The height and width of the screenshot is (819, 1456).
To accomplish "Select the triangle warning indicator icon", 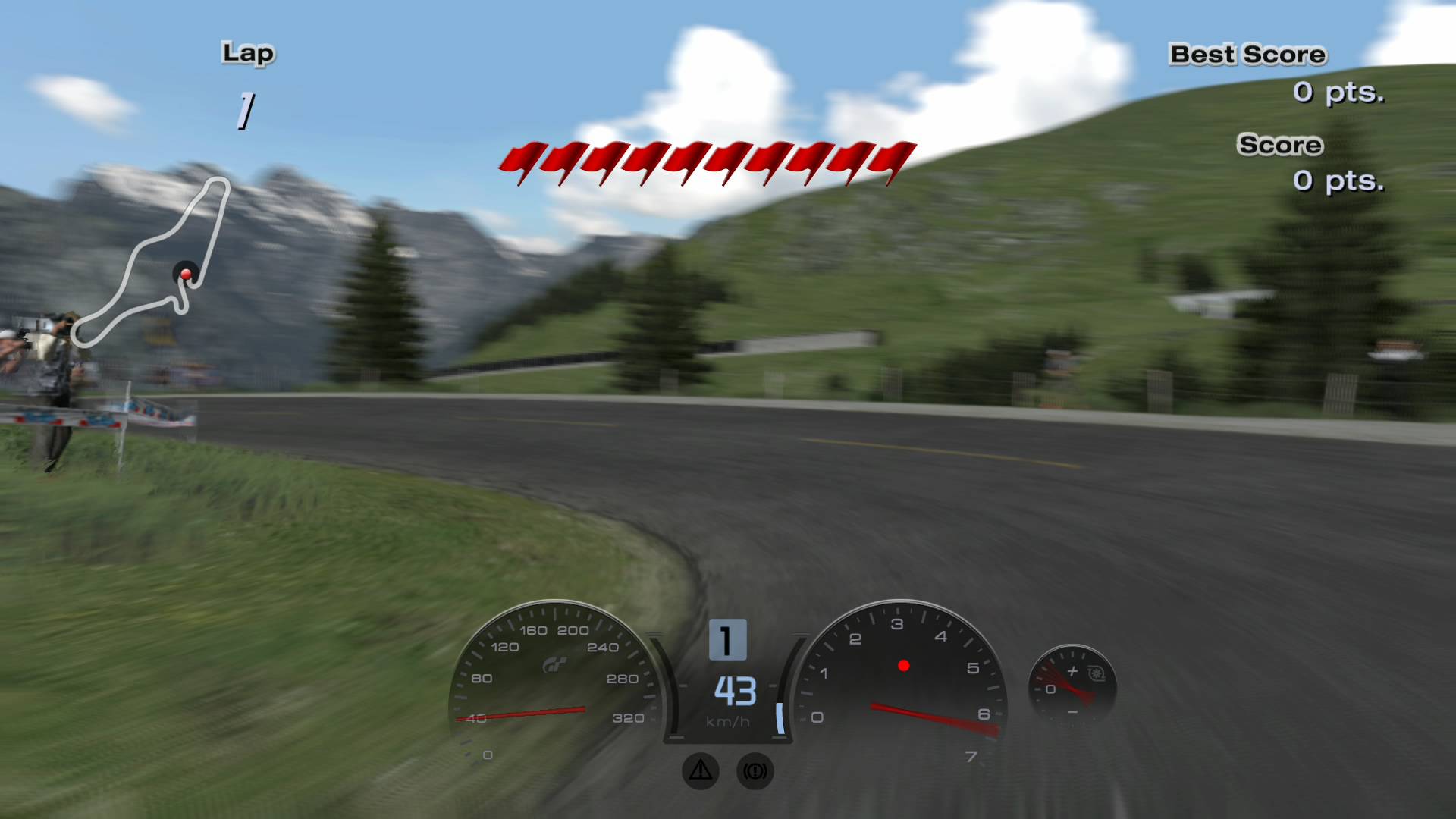I will (x=700, y=770).
